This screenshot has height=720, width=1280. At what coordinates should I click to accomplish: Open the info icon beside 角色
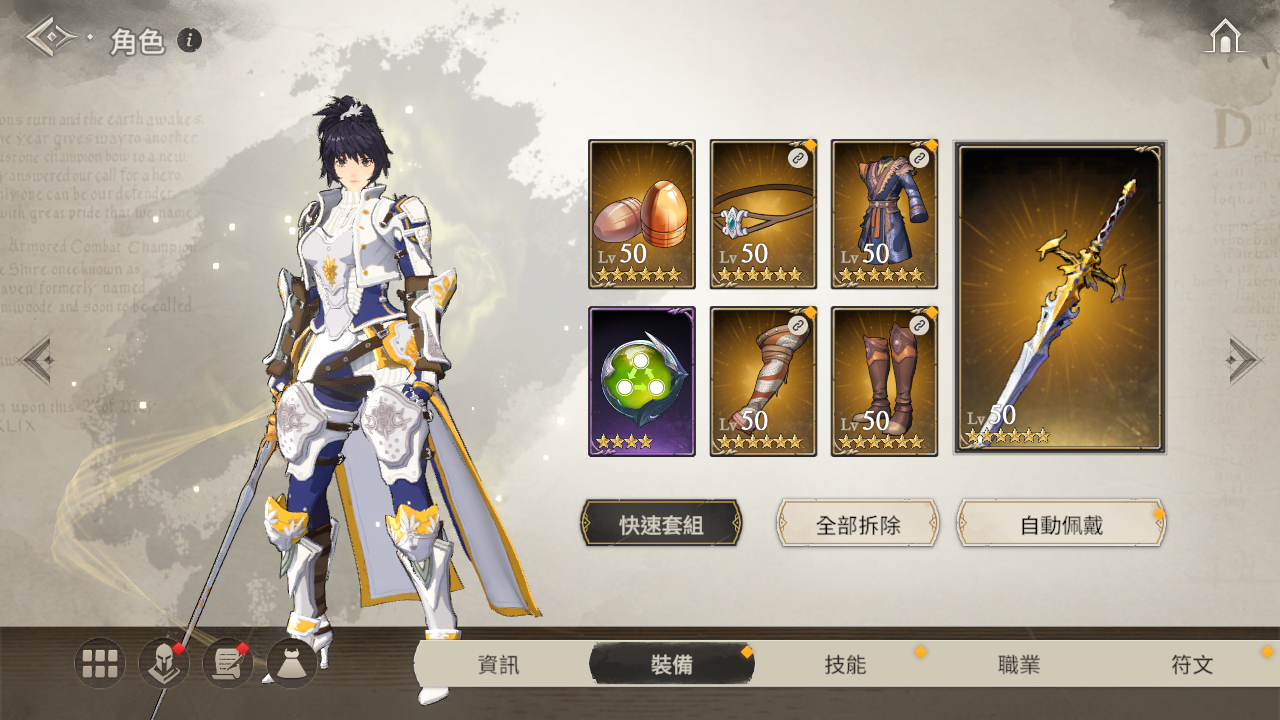(189, 40)
